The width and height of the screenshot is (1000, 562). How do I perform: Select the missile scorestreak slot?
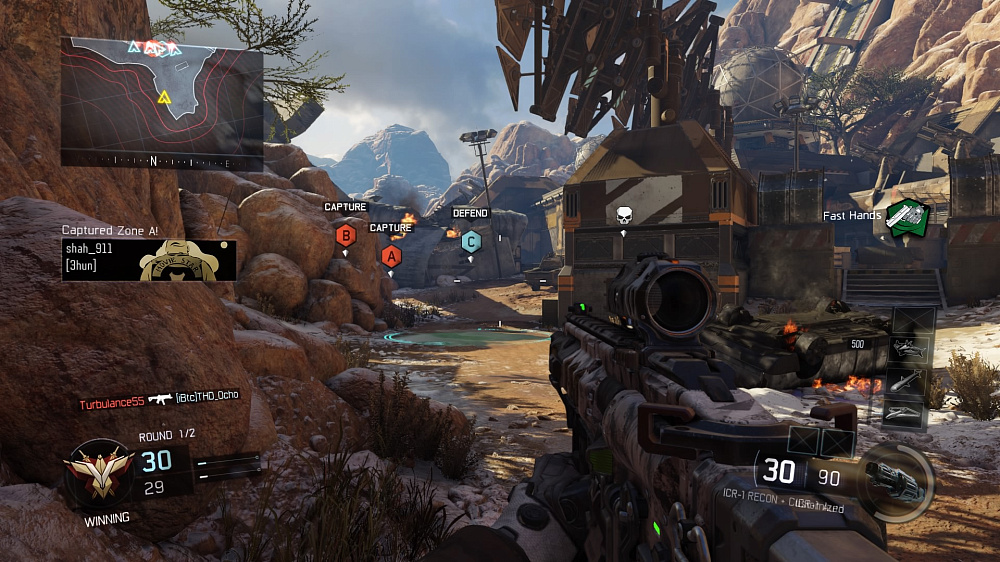(910, 382)
